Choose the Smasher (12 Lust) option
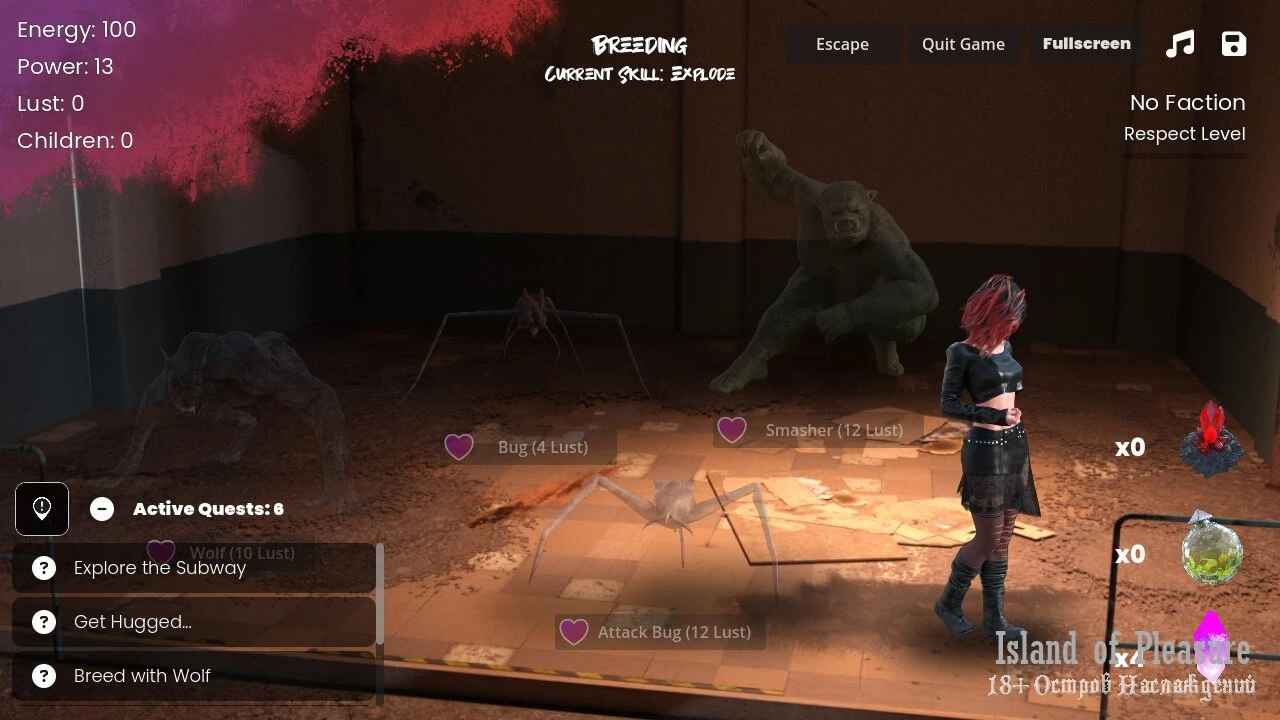The width and height of the screenshot is (1280, 720). pos(819,431)
